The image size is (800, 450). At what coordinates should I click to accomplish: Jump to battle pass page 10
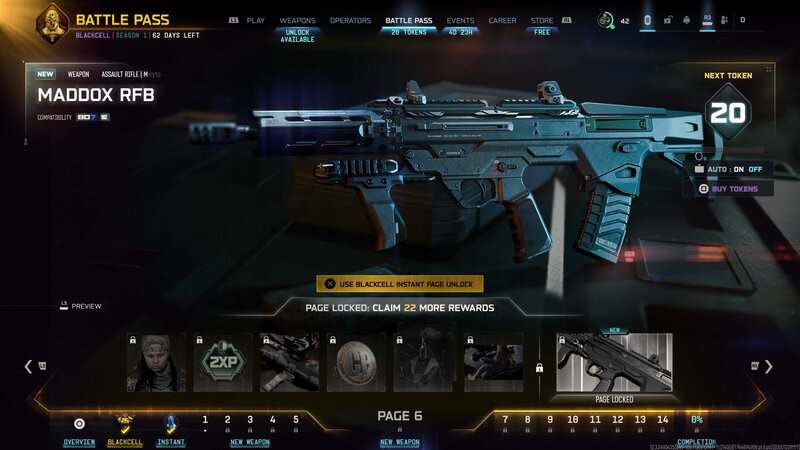[572, 420]
